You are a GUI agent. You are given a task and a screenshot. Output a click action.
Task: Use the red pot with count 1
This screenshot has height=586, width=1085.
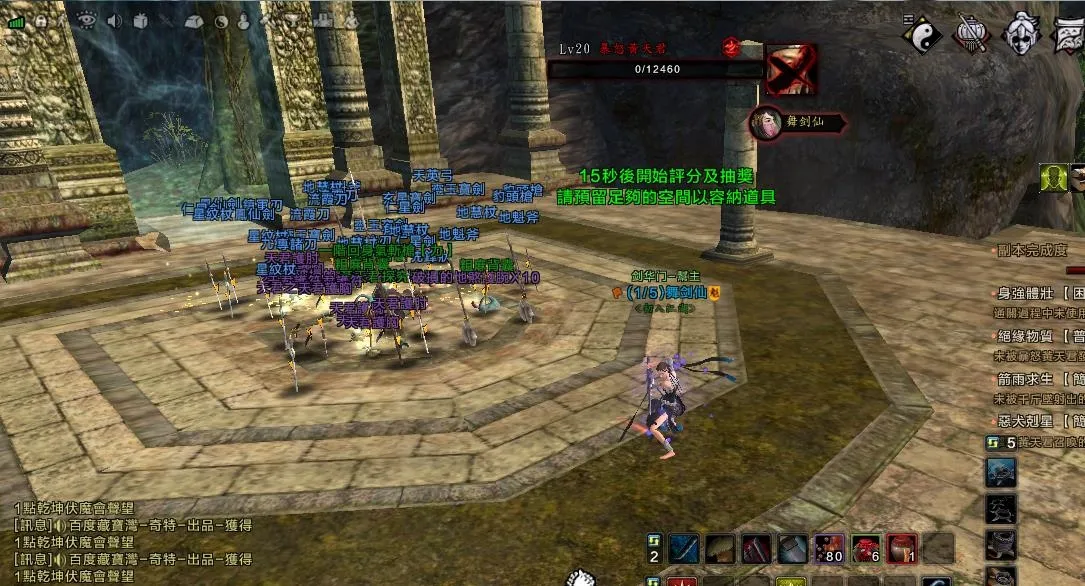(902, 548)
